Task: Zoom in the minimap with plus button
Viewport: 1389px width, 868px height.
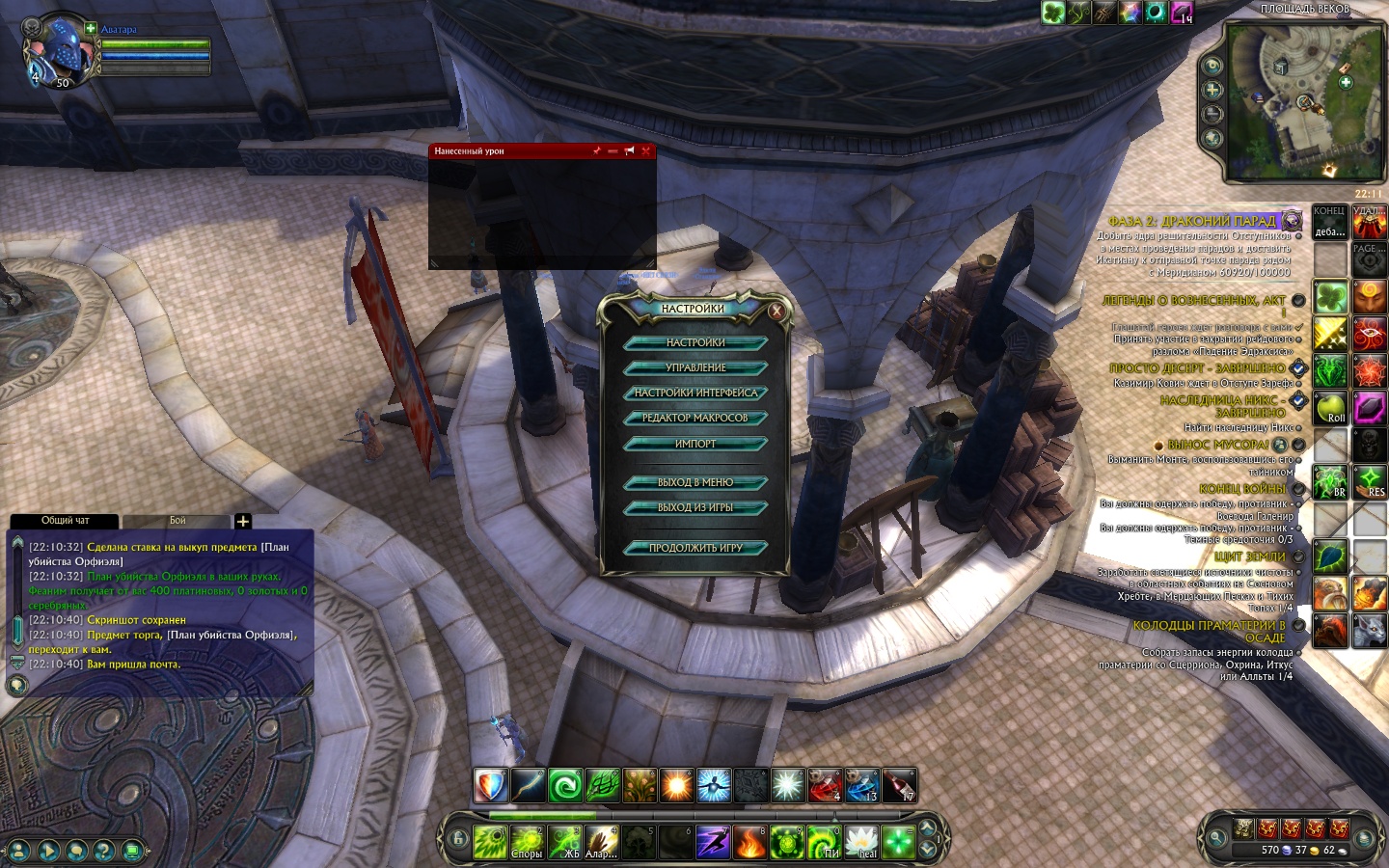Action: pyautogui.click(x=1212, y=90)
